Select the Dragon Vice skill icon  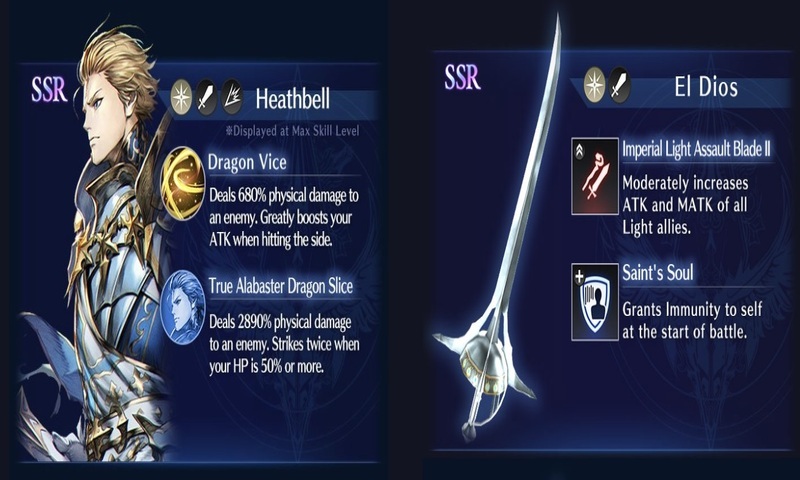pos(182,183)
